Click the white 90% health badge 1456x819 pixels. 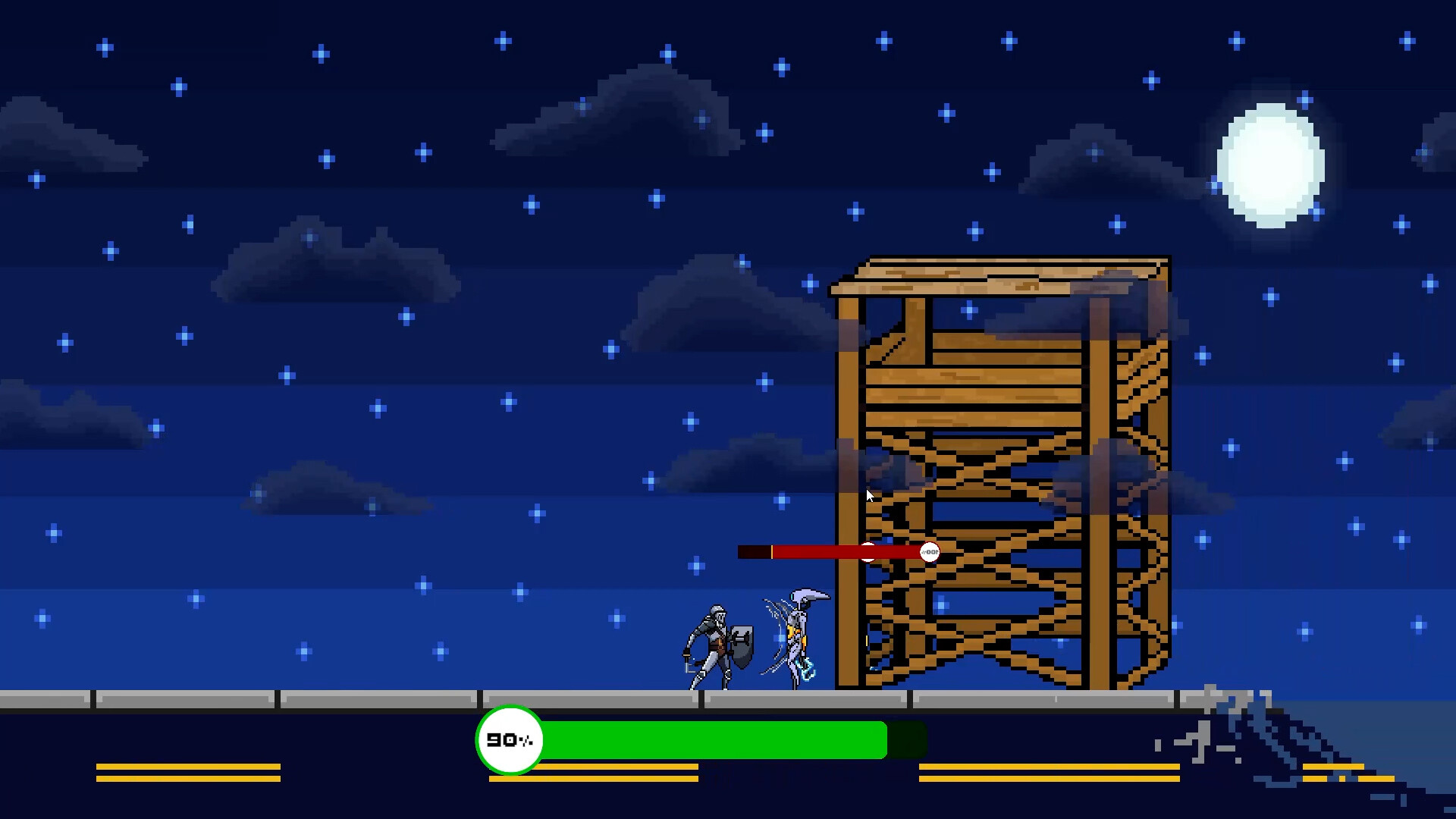510,741
